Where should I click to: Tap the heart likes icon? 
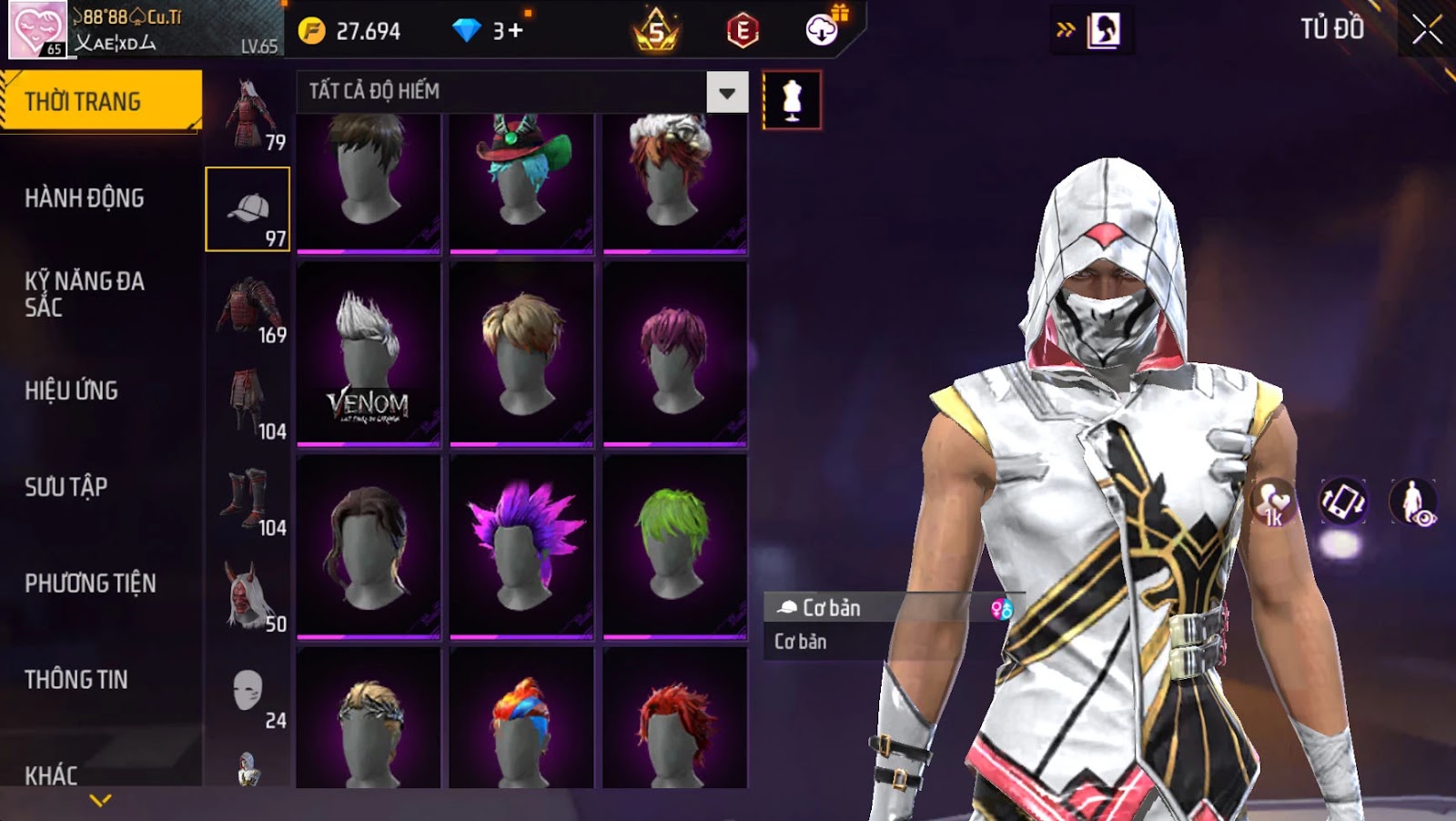coord(1273,502)
